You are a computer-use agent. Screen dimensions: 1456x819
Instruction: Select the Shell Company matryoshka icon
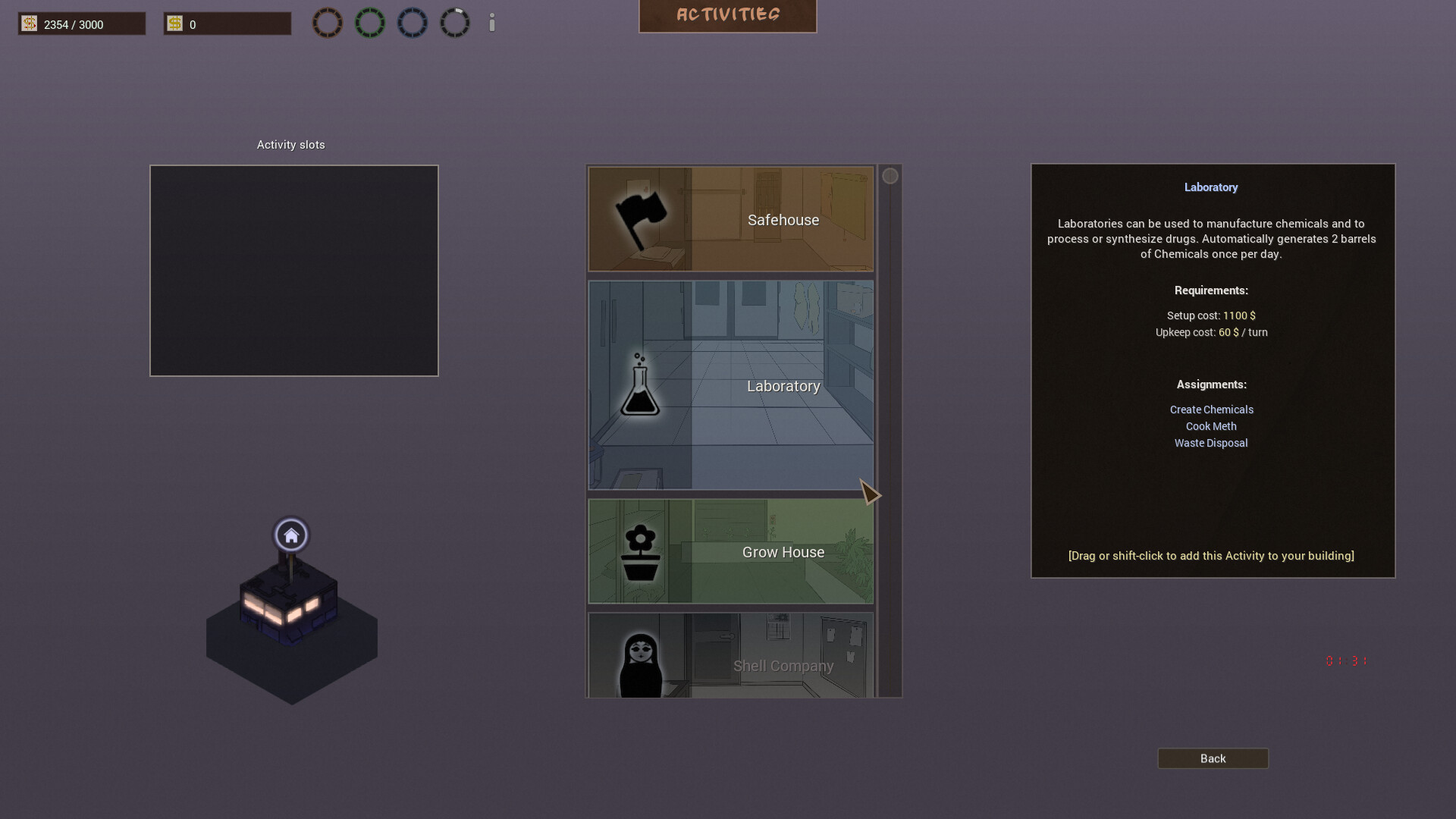tap(641, 661)
